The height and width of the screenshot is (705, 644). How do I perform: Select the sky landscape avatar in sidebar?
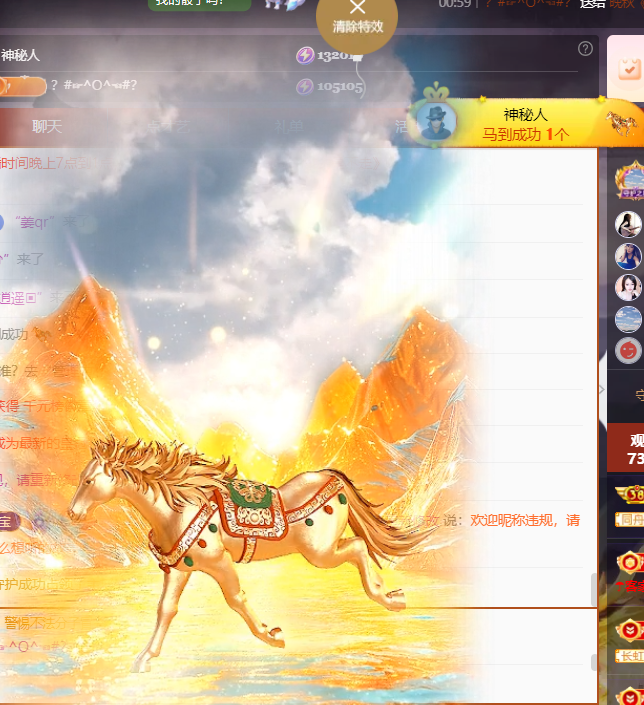[628, 319]
